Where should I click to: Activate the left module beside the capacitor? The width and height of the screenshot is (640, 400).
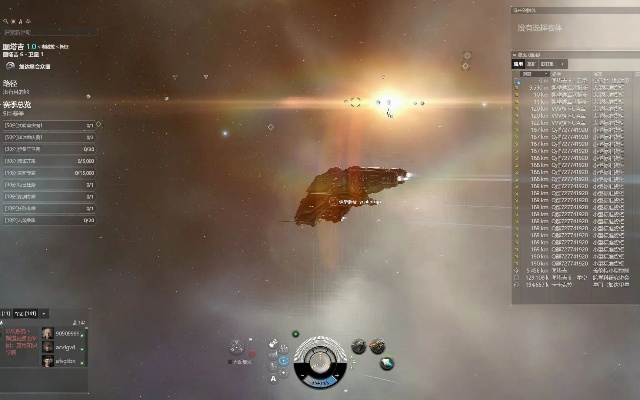358,347
